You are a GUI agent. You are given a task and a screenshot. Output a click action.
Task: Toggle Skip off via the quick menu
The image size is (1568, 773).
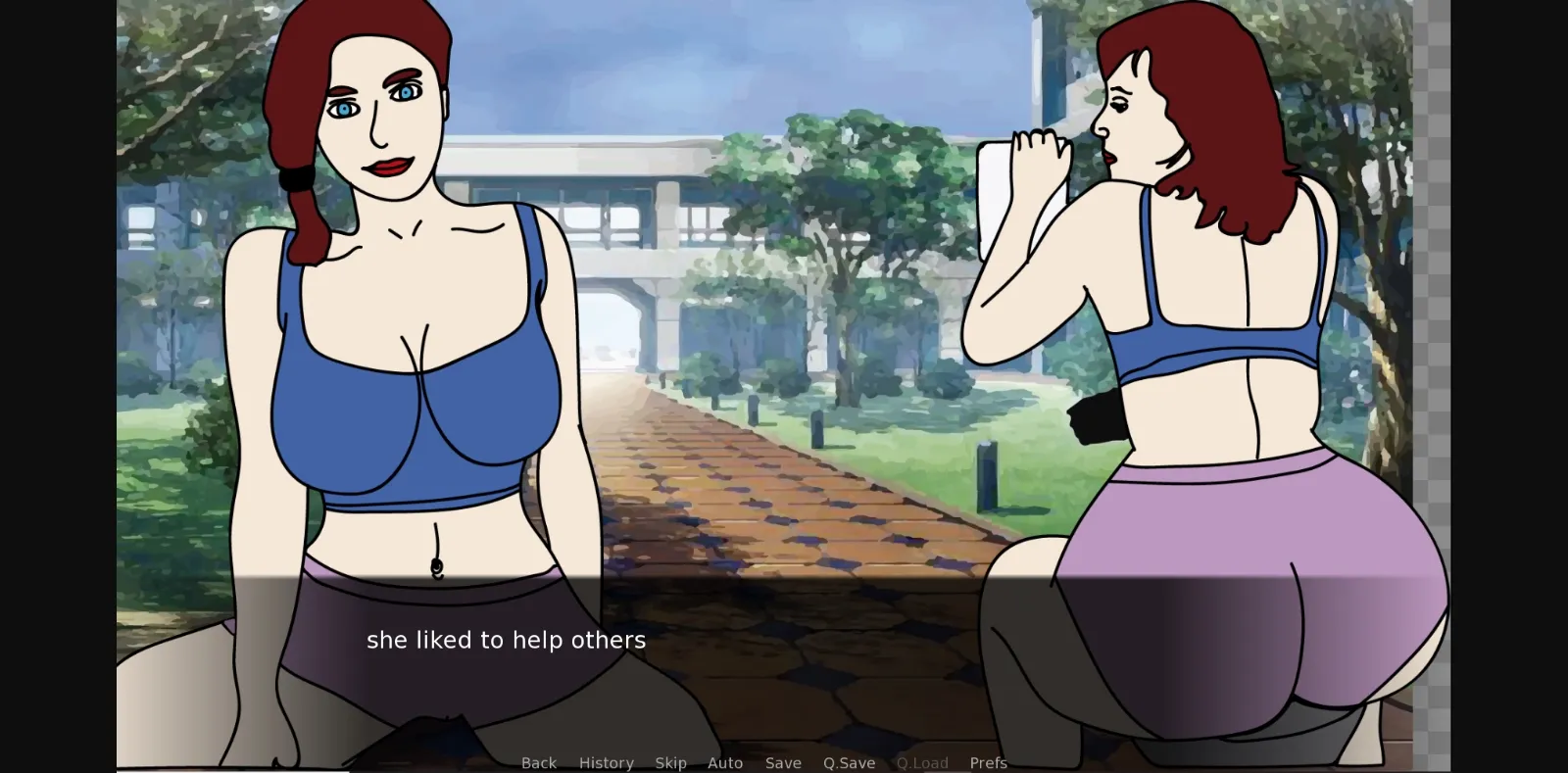click(x=670, y=762)
